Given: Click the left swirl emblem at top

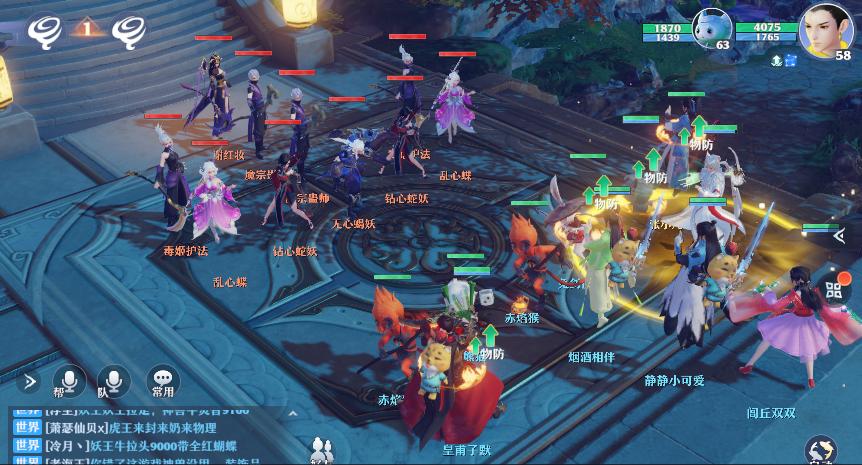Looking at the screenshot, I should 46,29.
